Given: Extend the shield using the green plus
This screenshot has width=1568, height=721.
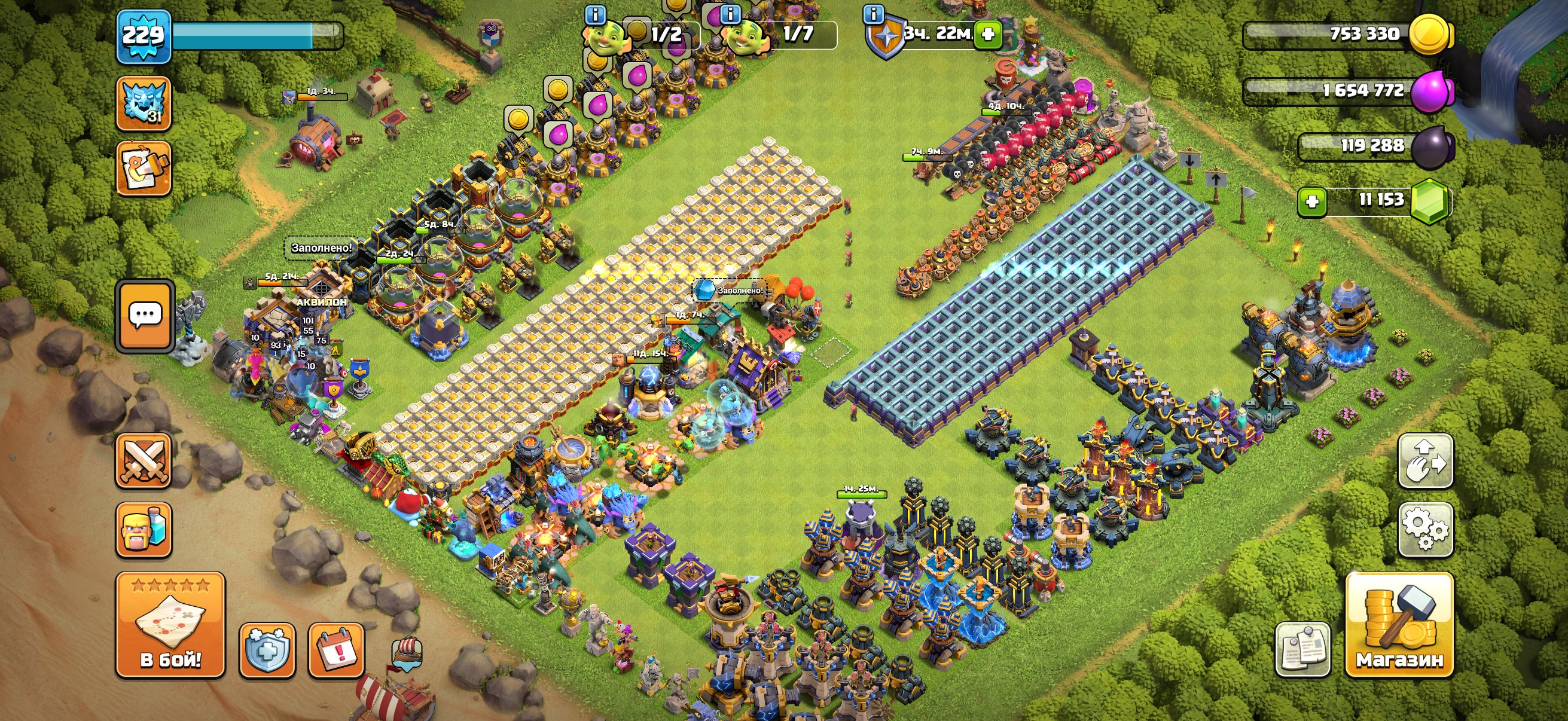Looking at the screenshot, I should [x=988, y=33].
